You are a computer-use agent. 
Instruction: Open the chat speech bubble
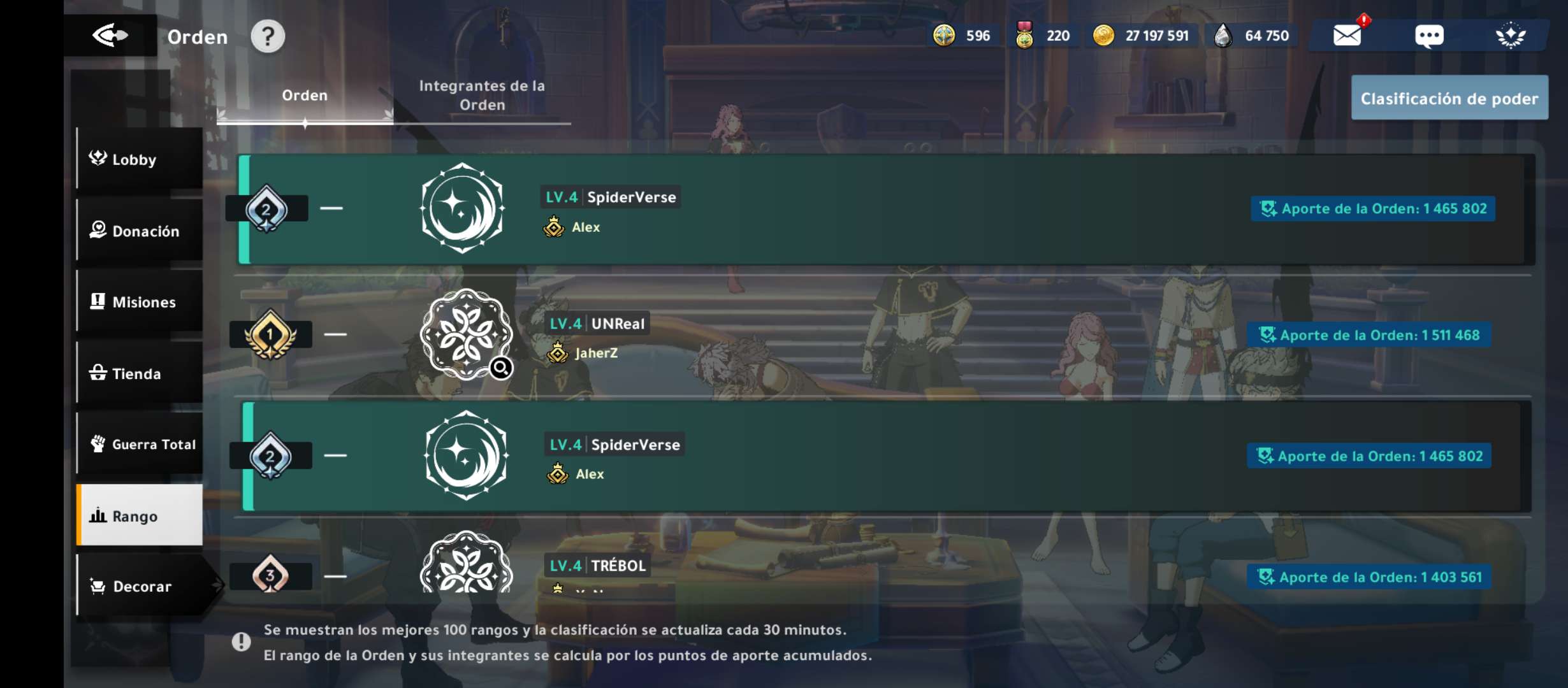[x=1429, y=36]
